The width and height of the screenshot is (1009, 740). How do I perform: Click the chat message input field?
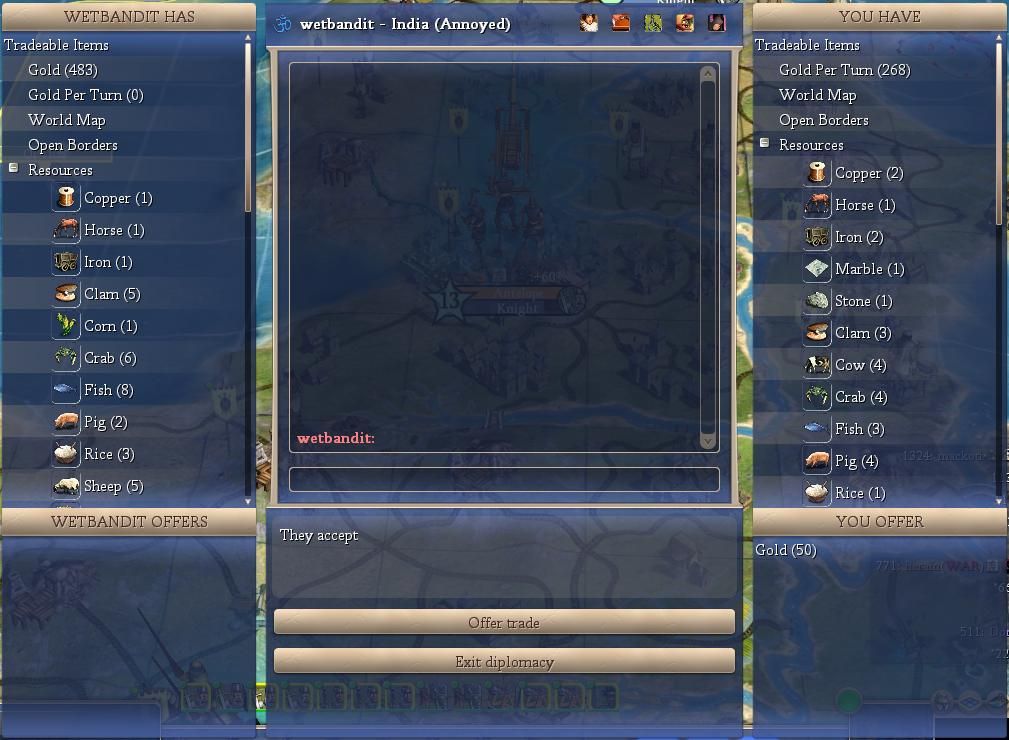[504, 479]
